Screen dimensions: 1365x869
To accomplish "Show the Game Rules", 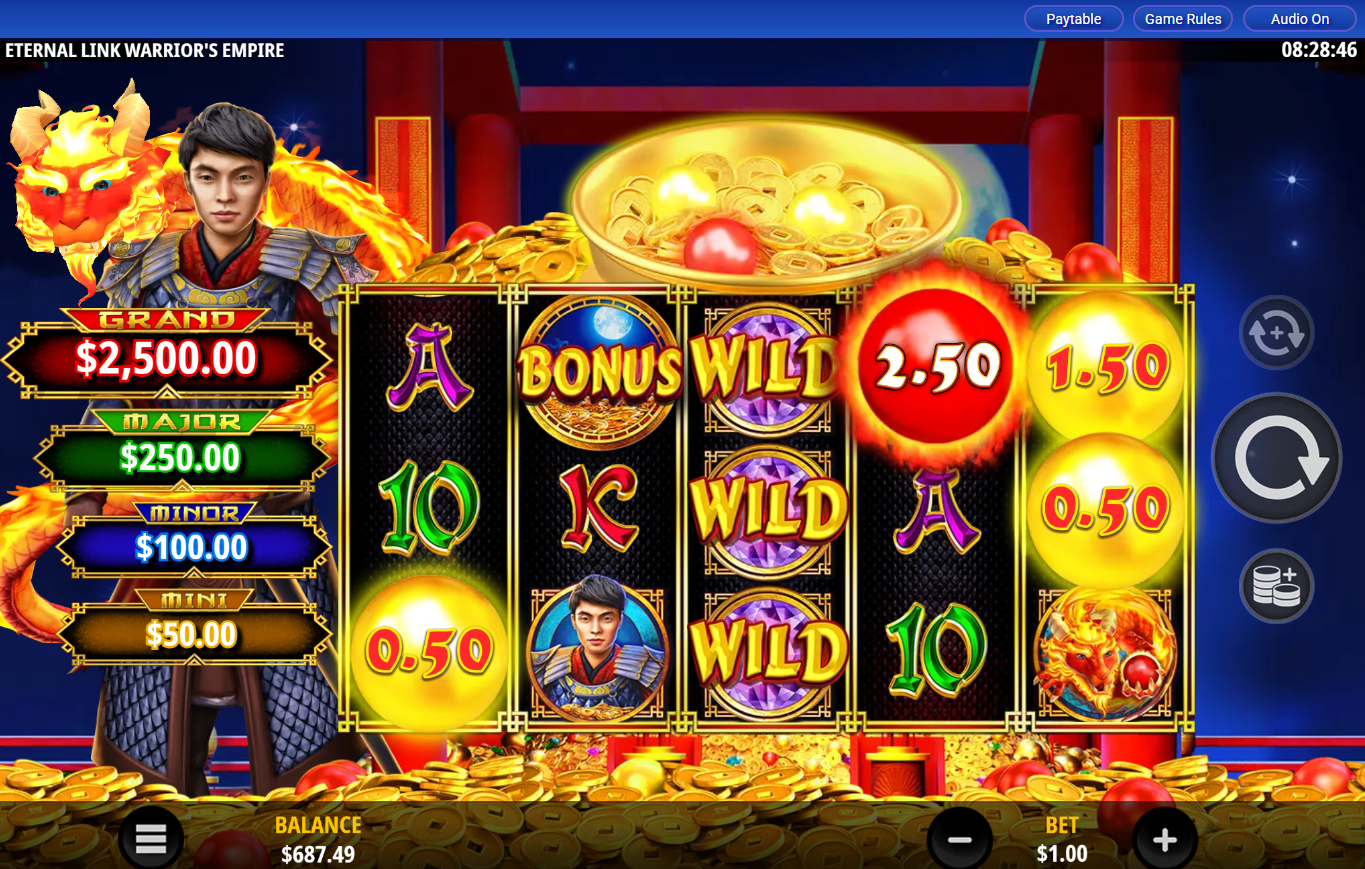I will click(1183, 19).
